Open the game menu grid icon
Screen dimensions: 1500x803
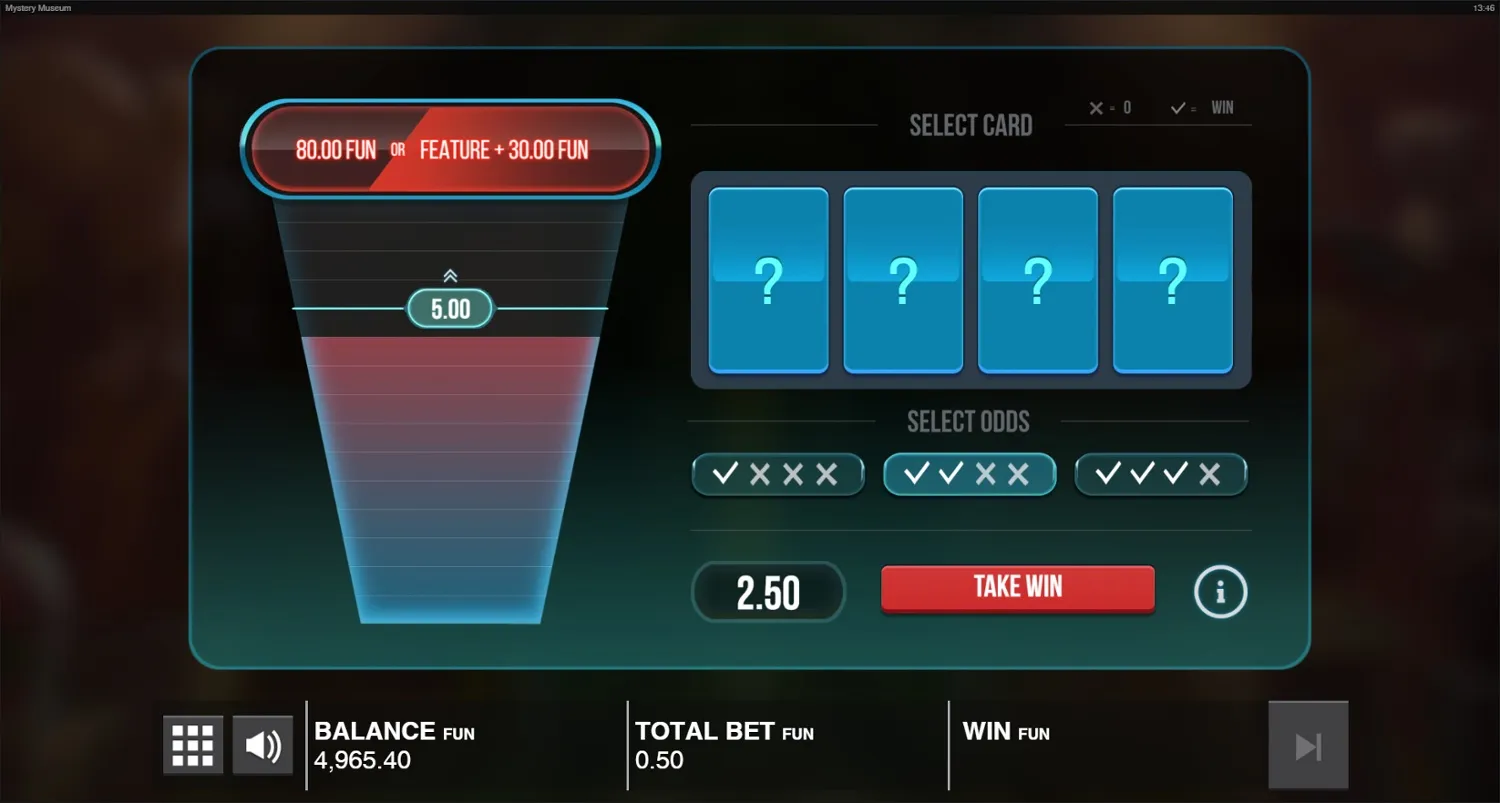(192, 744)
